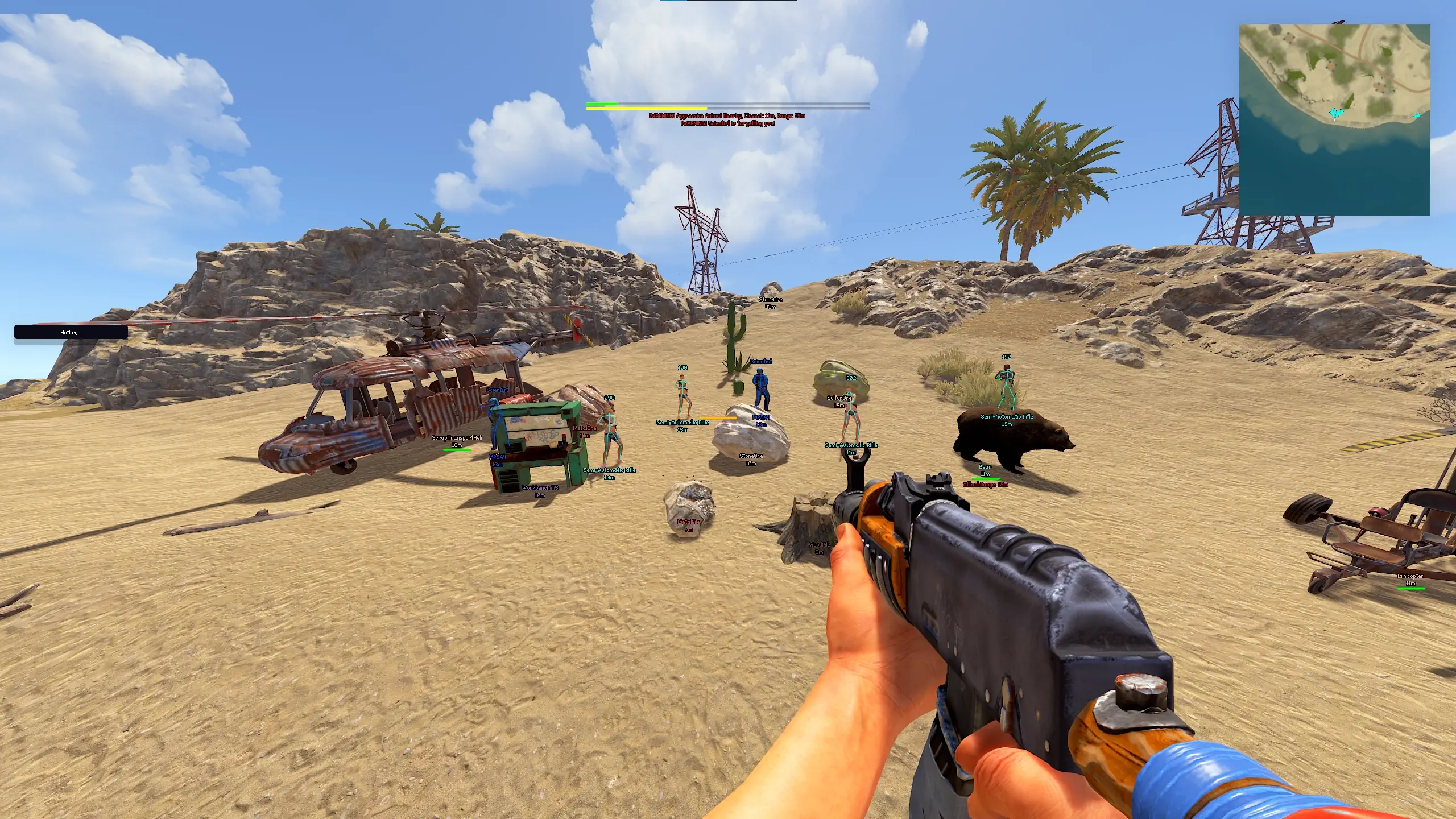Open the Hotkeys panel

(x=71, y=332)
